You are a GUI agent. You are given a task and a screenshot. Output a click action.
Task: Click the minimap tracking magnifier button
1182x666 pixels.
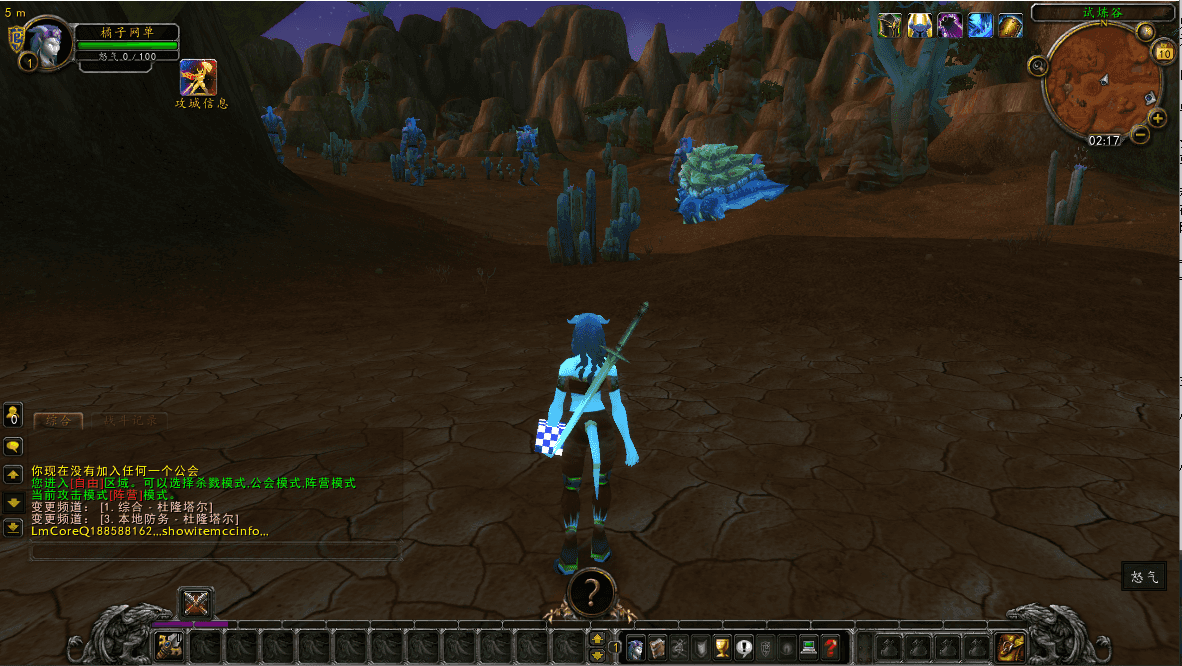click(x=1038, y=66)
